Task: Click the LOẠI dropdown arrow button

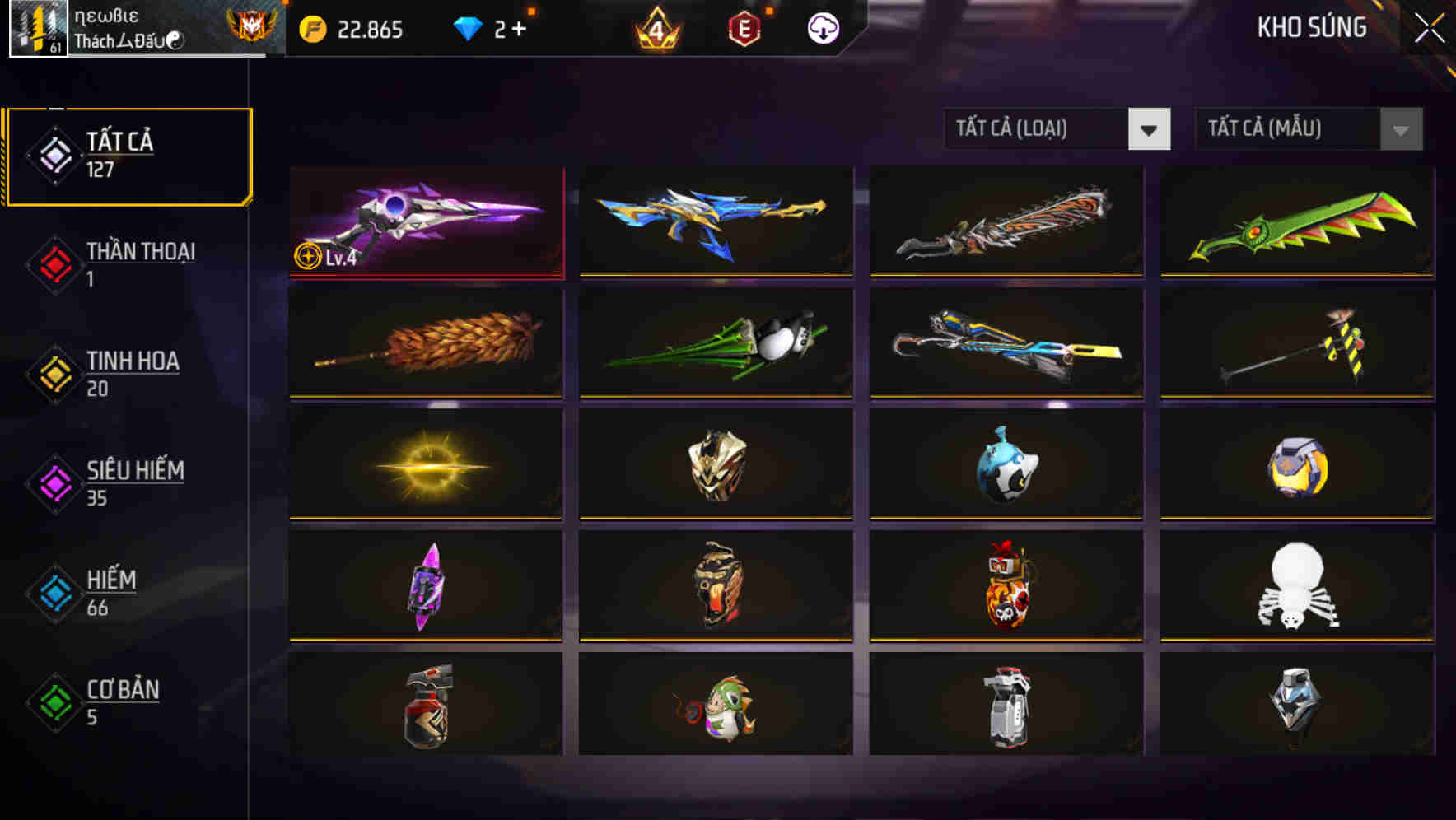Action: [x=1150, y=130]
